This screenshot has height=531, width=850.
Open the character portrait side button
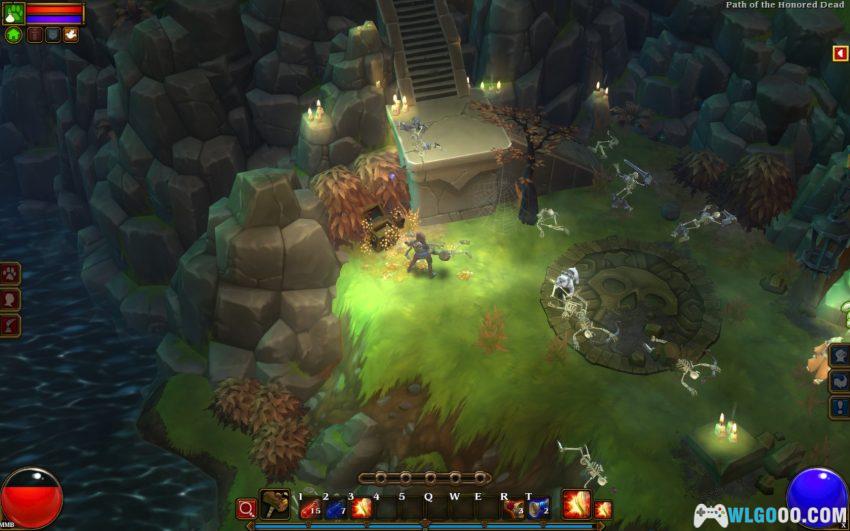(10, 299)
